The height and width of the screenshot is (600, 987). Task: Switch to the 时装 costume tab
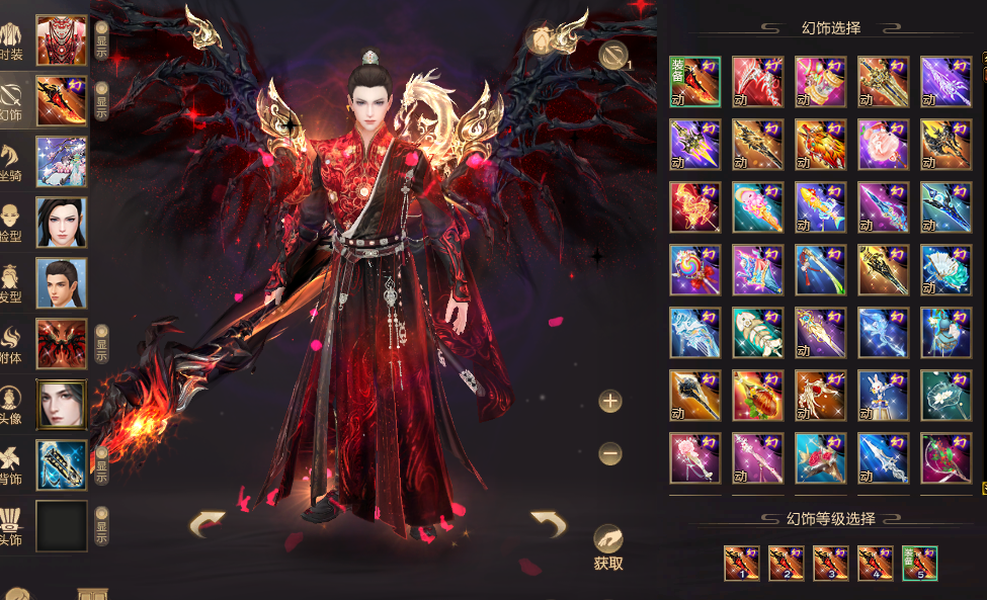(x=61, y=41)
